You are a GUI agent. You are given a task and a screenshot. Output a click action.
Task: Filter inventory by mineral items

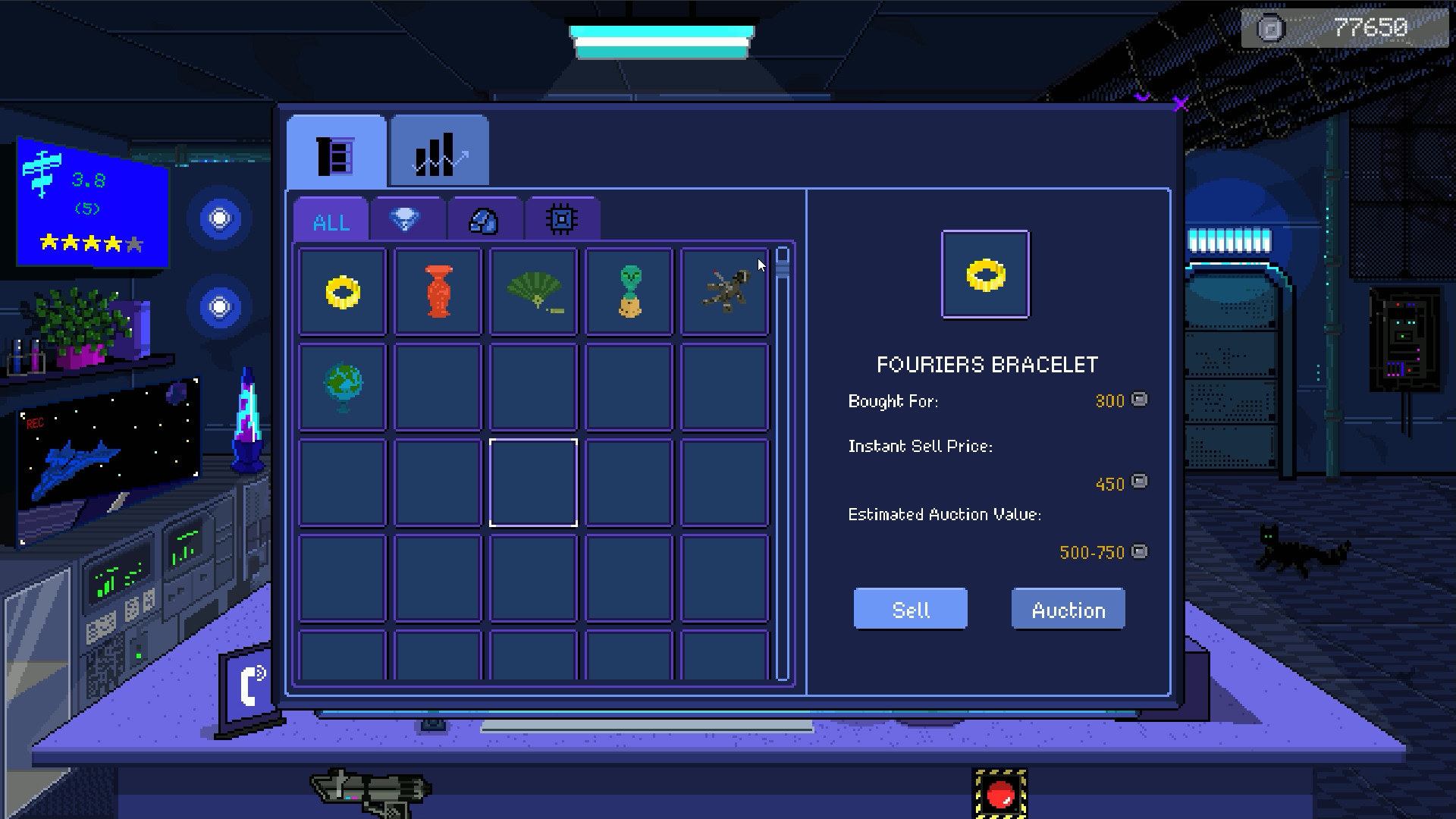(484, 219)
